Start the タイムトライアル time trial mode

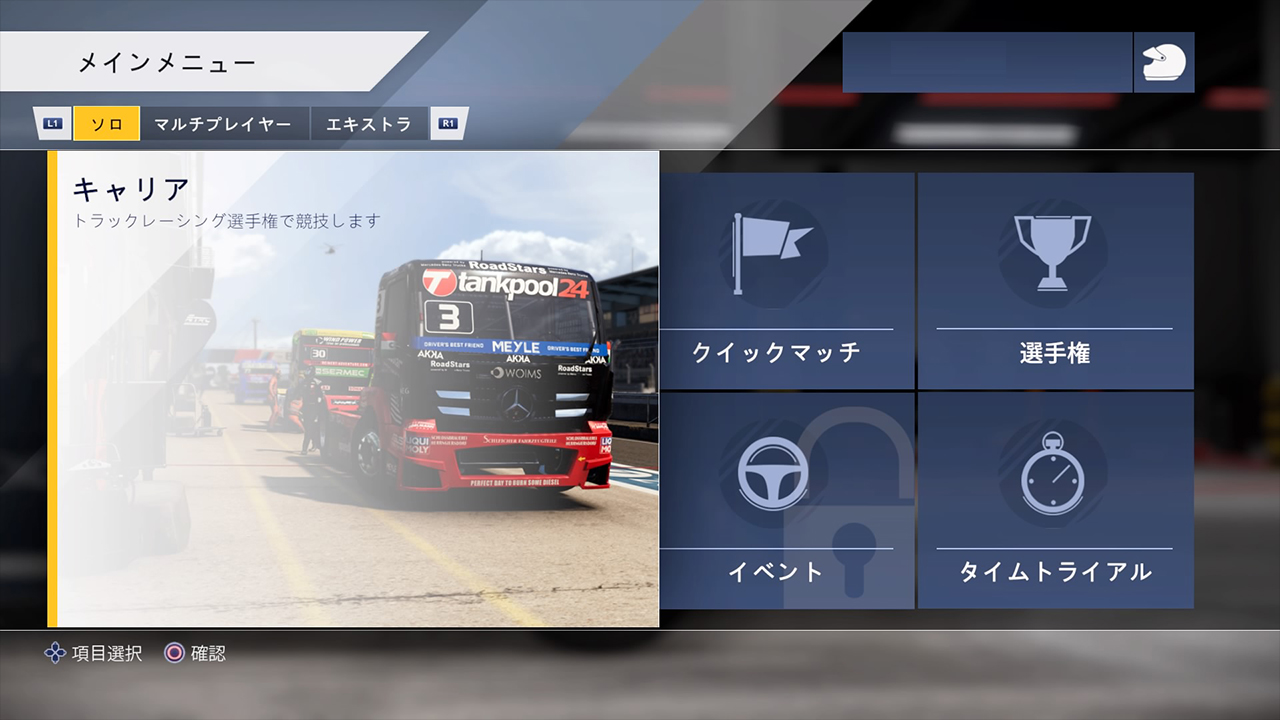pyautogui.click(x=1055, y=500)
